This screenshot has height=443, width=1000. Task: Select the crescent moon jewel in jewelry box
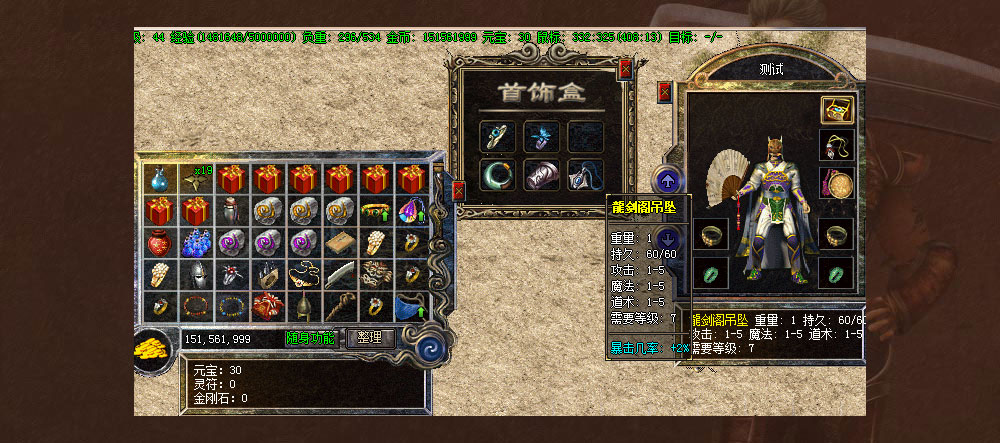pyautogui.click(x=495, y=173)
